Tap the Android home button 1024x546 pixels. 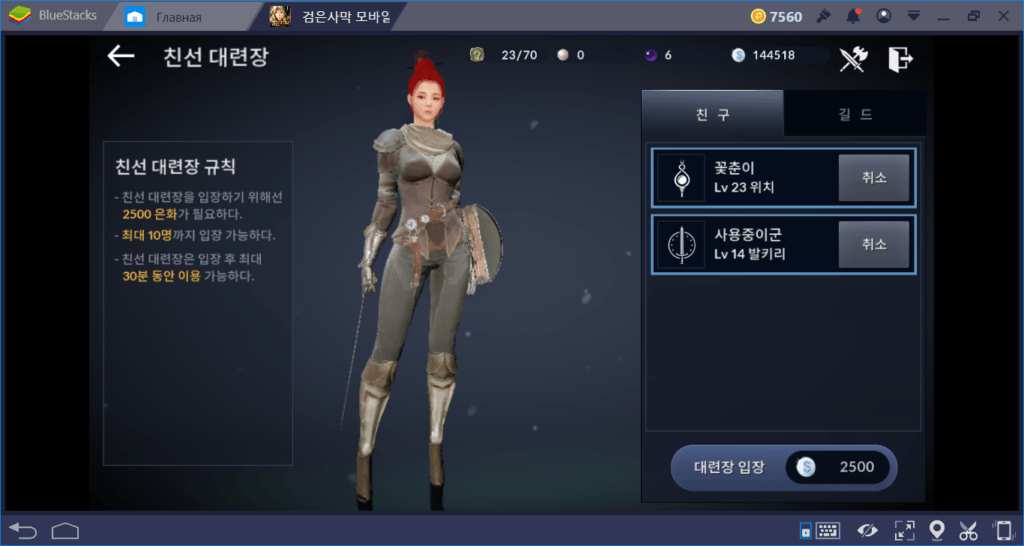click(65, 529)
